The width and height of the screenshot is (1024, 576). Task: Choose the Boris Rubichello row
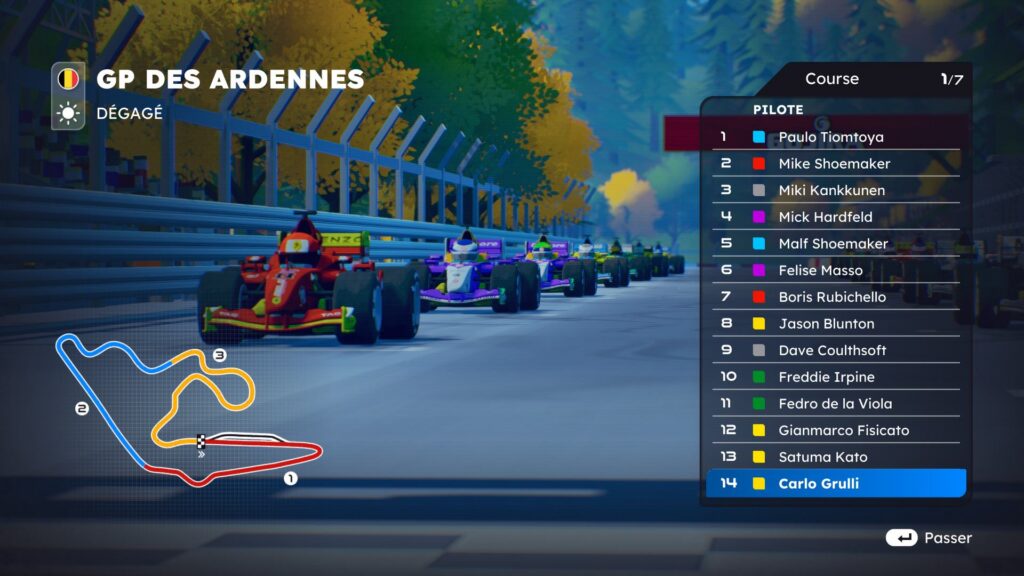pyautogui.click(x=835, y=297)
